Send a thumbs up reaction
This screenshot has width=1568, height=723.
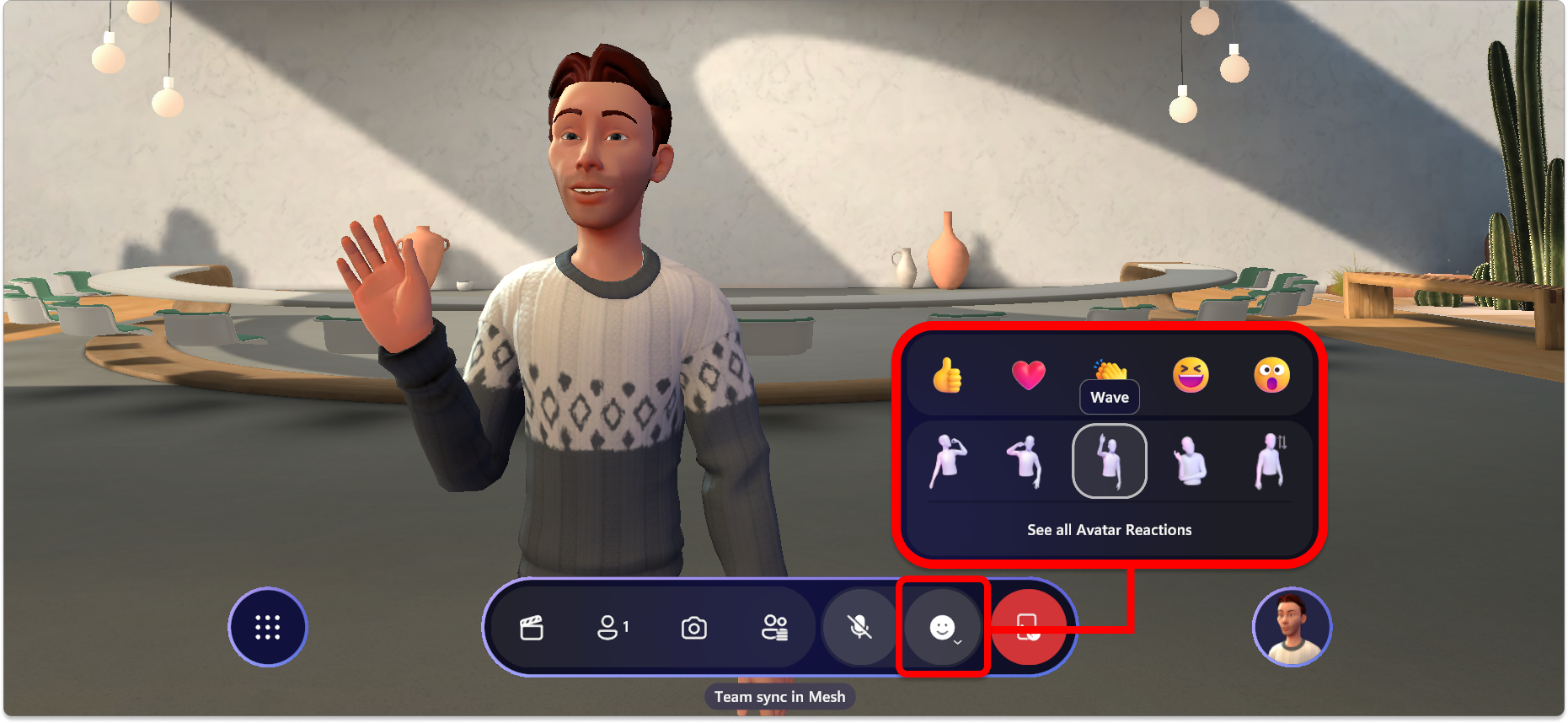point(948,377)
